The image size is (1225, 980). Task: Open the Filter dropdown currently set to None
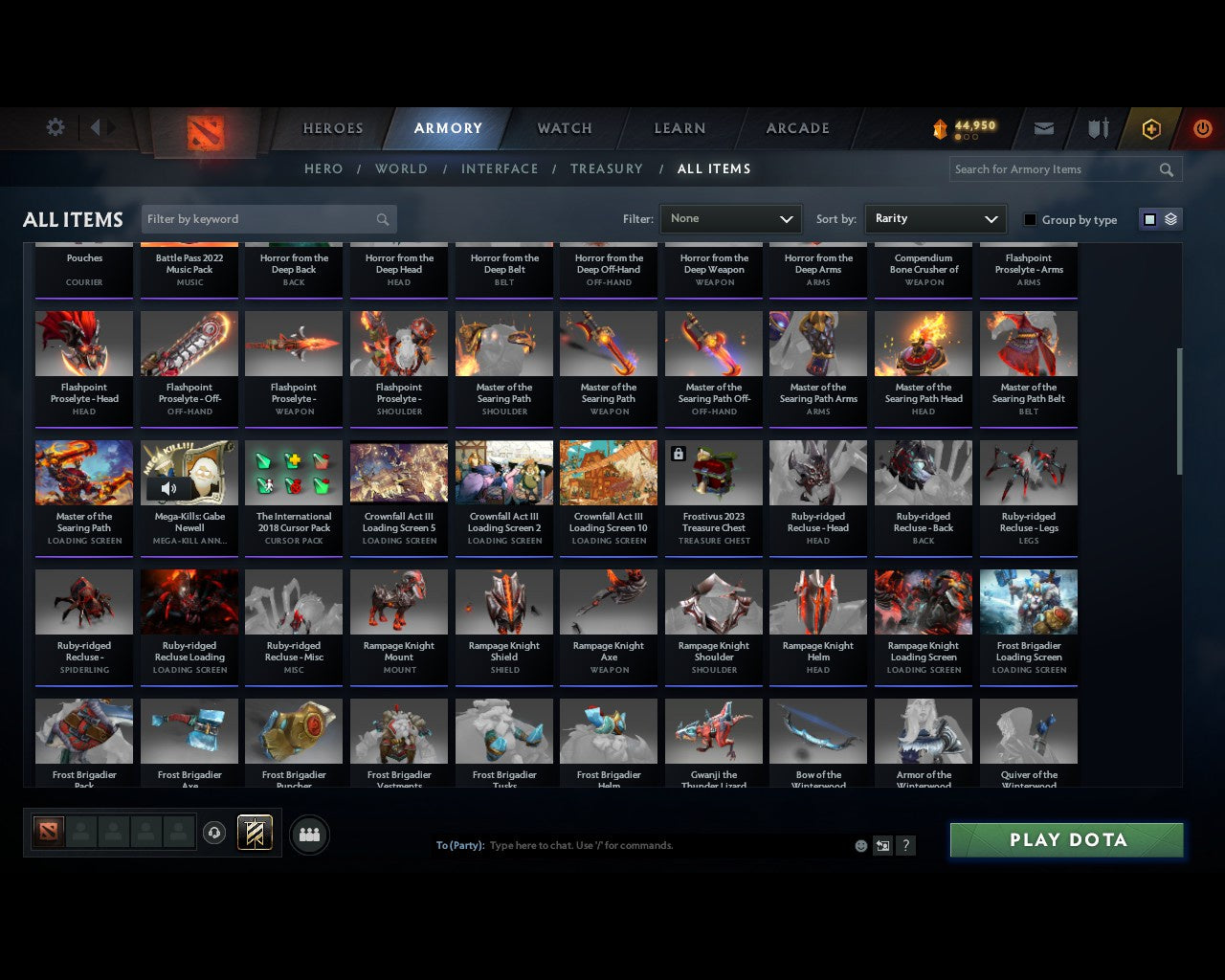(730, 218)
